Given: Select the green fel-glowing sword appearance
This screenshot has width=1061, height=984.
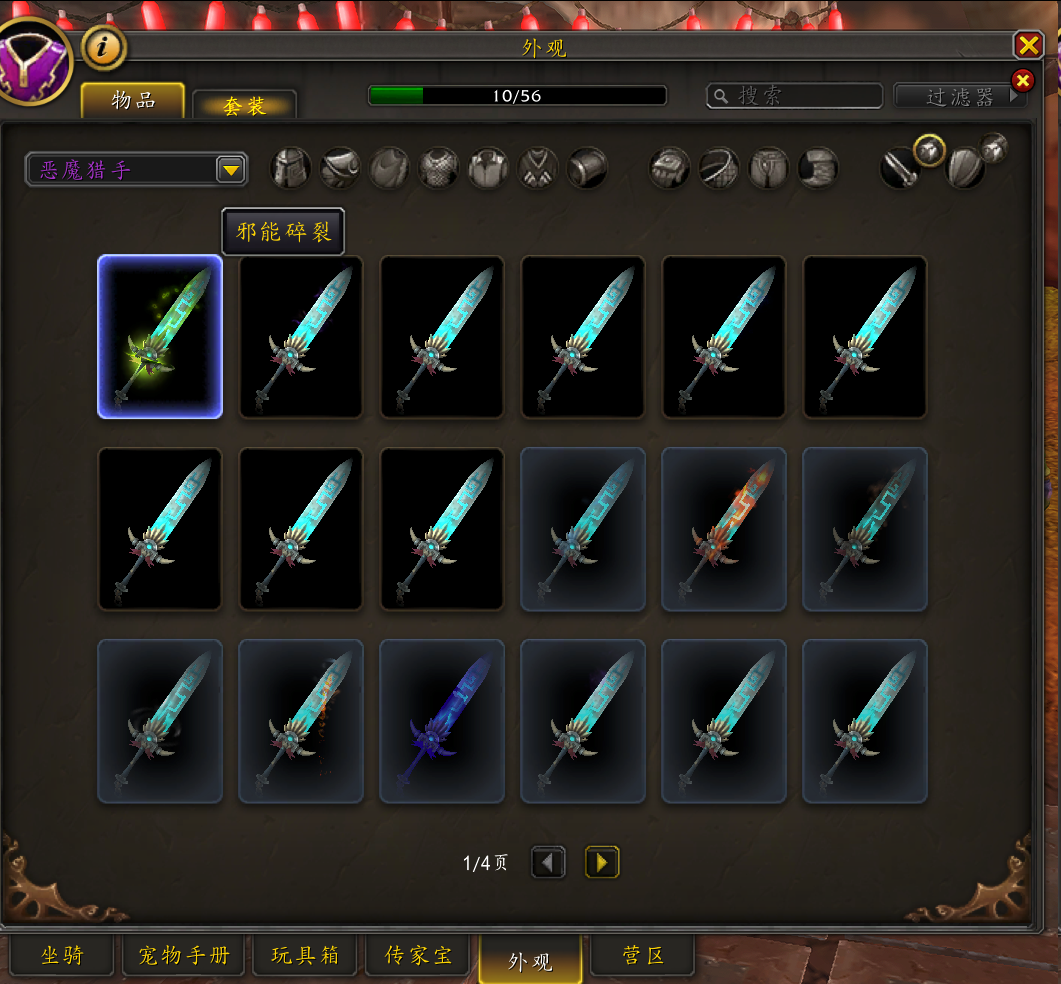Looking at the screenshot, I should coord(160,336).
